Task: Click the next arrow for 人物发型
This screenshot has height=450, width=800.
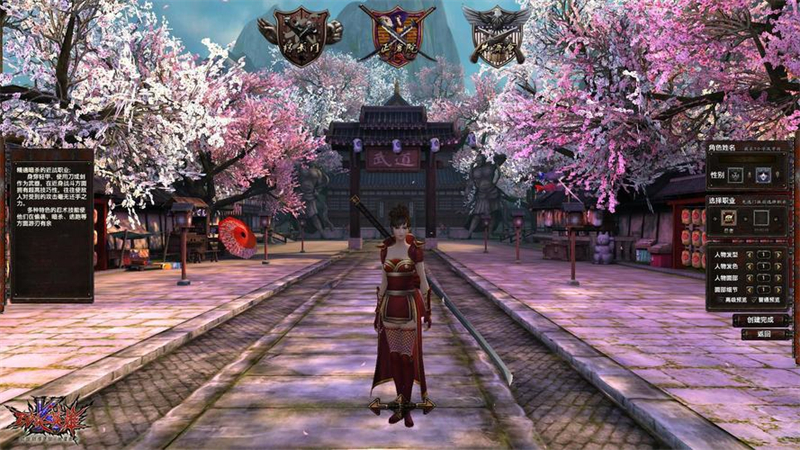Action: (779, 254)
